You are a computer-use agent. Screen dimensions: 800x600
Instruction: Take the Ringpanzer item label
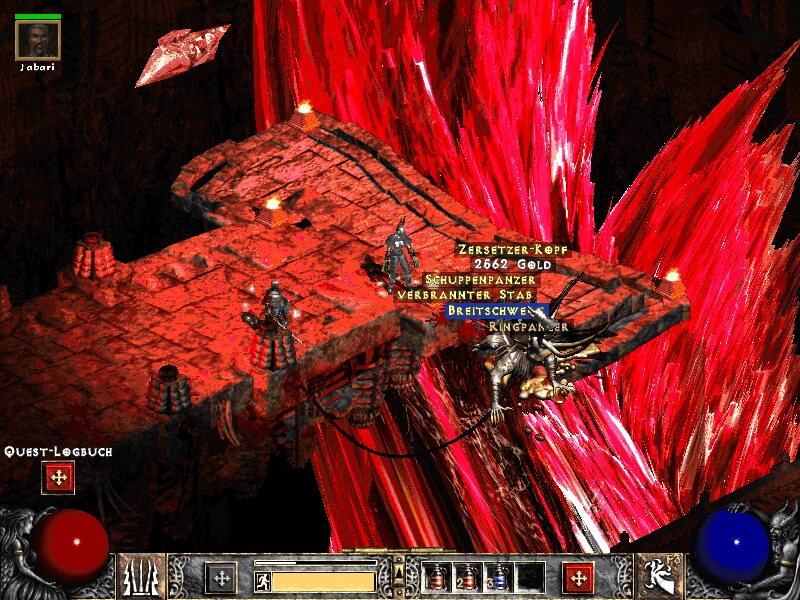coord(528,326)
